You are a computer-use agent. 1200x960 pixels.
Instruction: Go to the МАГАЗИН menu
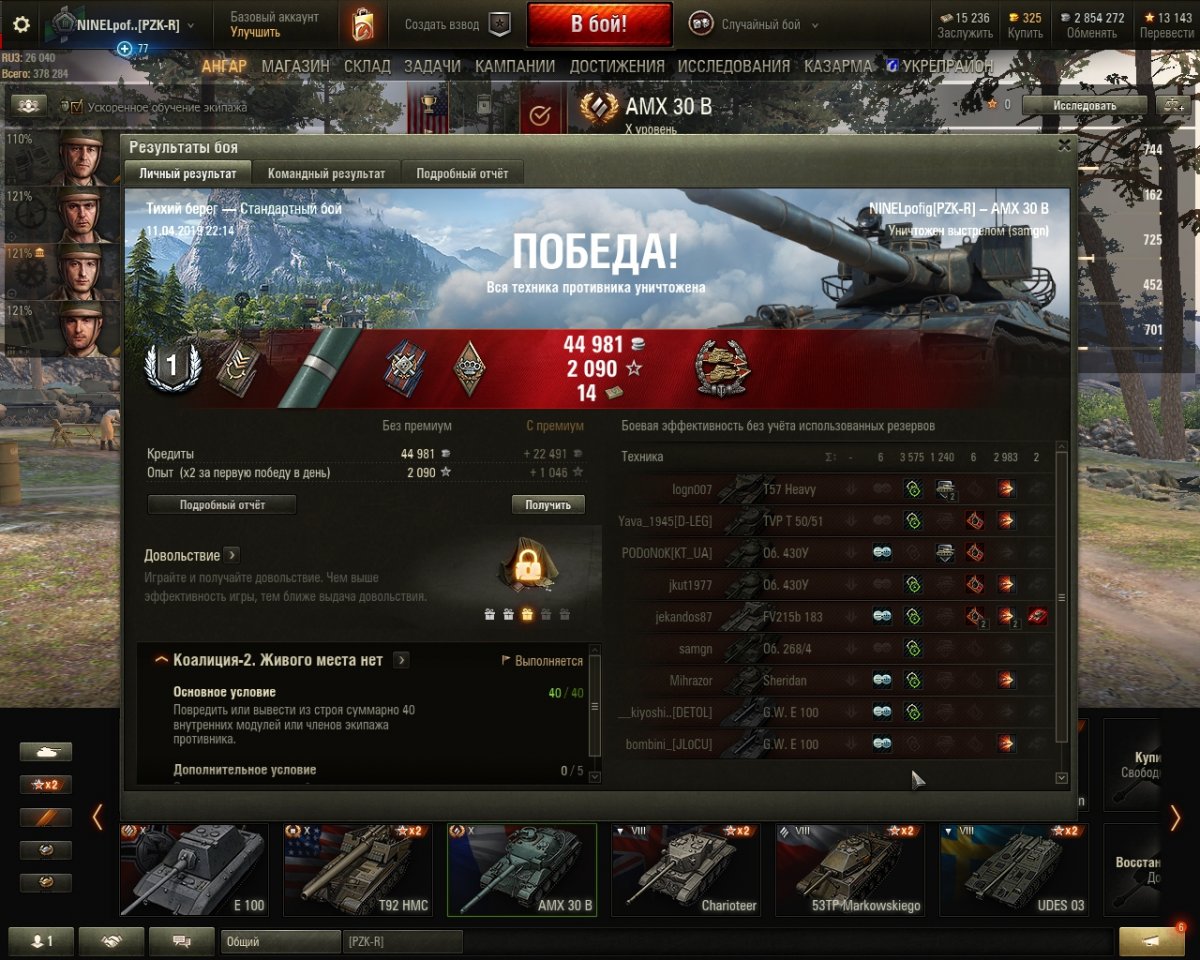point(295,66)
